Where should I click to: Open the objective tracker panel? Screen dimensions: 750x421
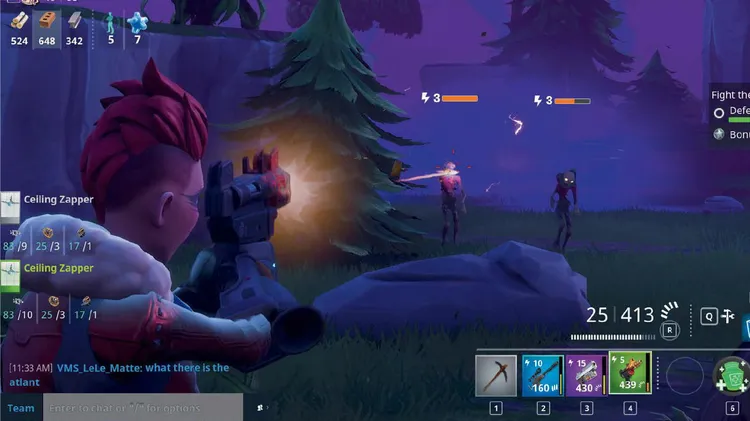click(x=731, y=115)
